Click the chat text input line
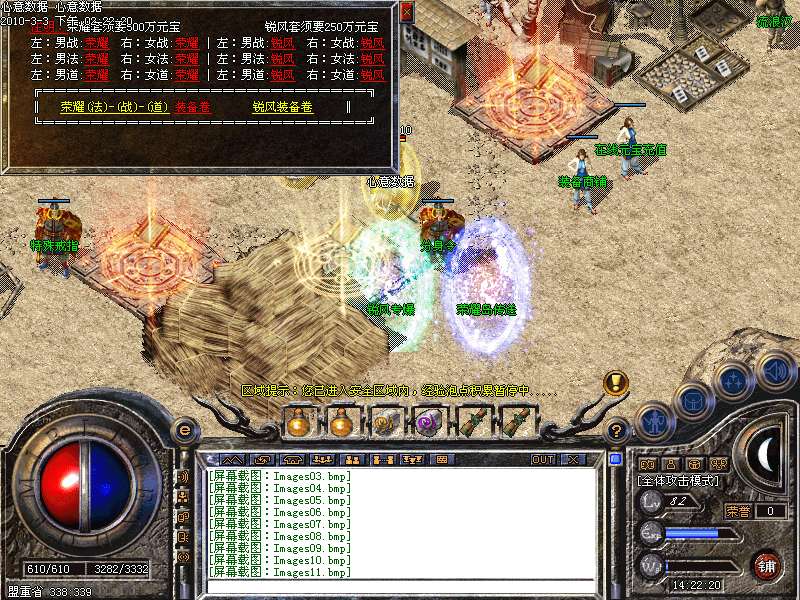This screenshot has width=800, height=600. tap(400, 587)
